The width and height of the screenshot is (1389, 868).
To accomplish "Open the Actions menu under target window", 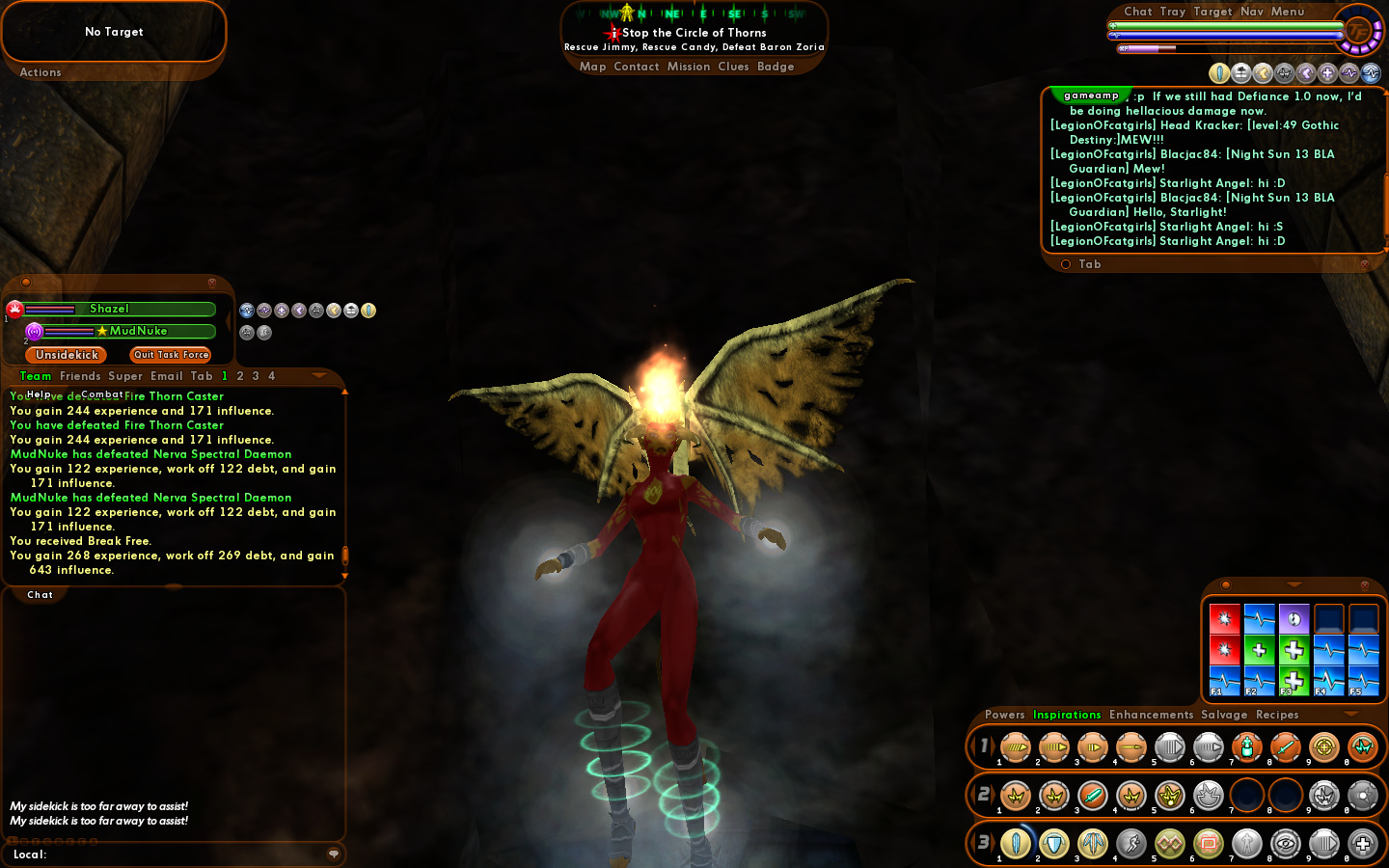I will 41,72.
